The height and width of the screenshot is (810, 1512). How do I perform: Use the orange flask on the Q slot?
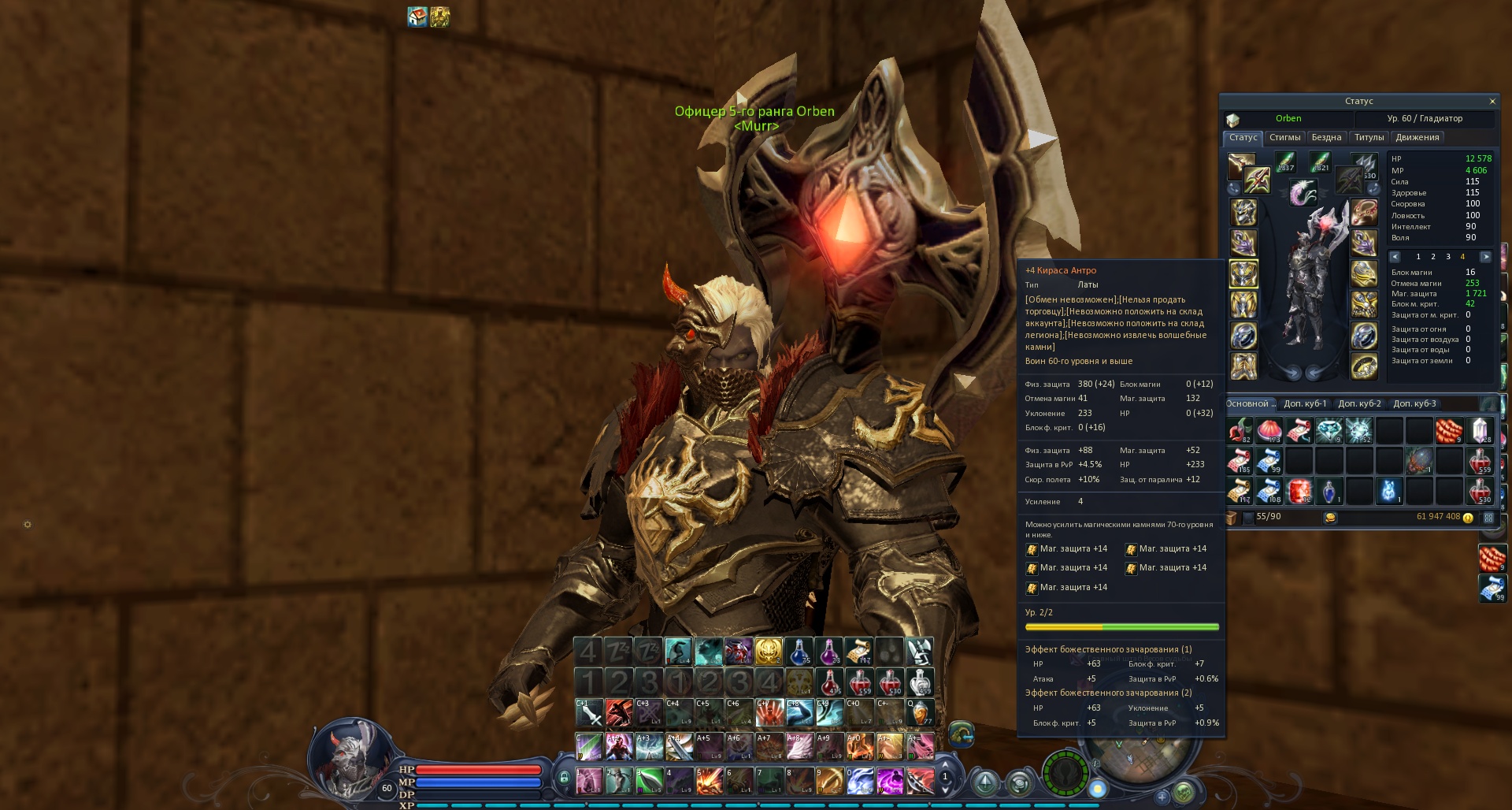tap(919, 713)
